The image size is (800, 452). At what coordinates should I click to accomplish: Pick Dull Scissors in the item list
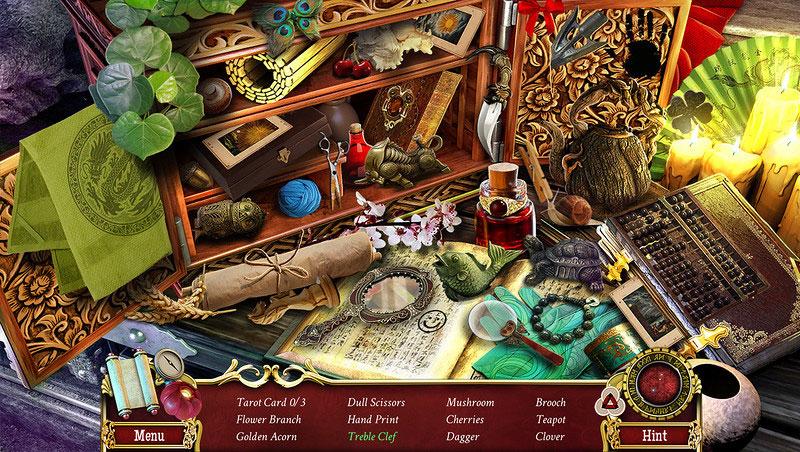pyautogui.click(x=378, y=402)
